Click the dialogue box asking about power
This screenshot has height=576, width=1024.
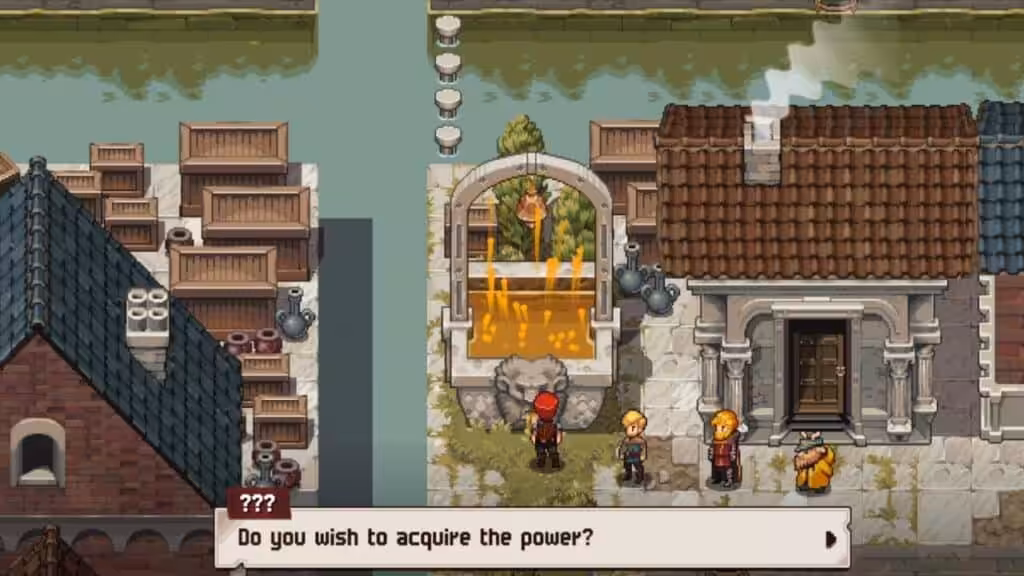click(532, 538)
